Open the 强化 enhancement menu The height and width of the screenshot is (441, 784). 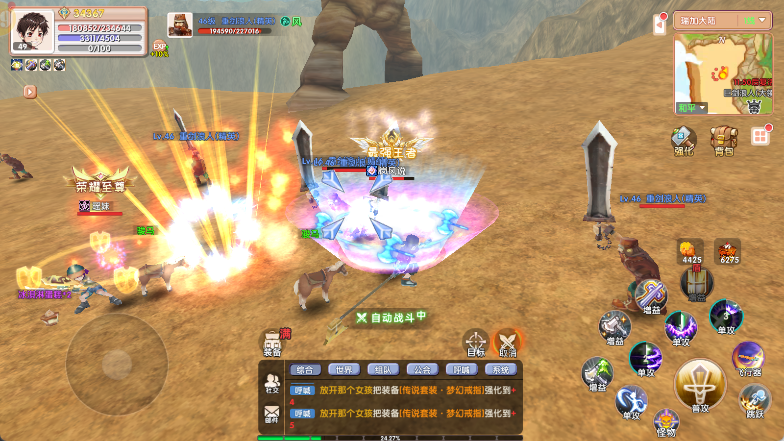(x=683, y=141)
